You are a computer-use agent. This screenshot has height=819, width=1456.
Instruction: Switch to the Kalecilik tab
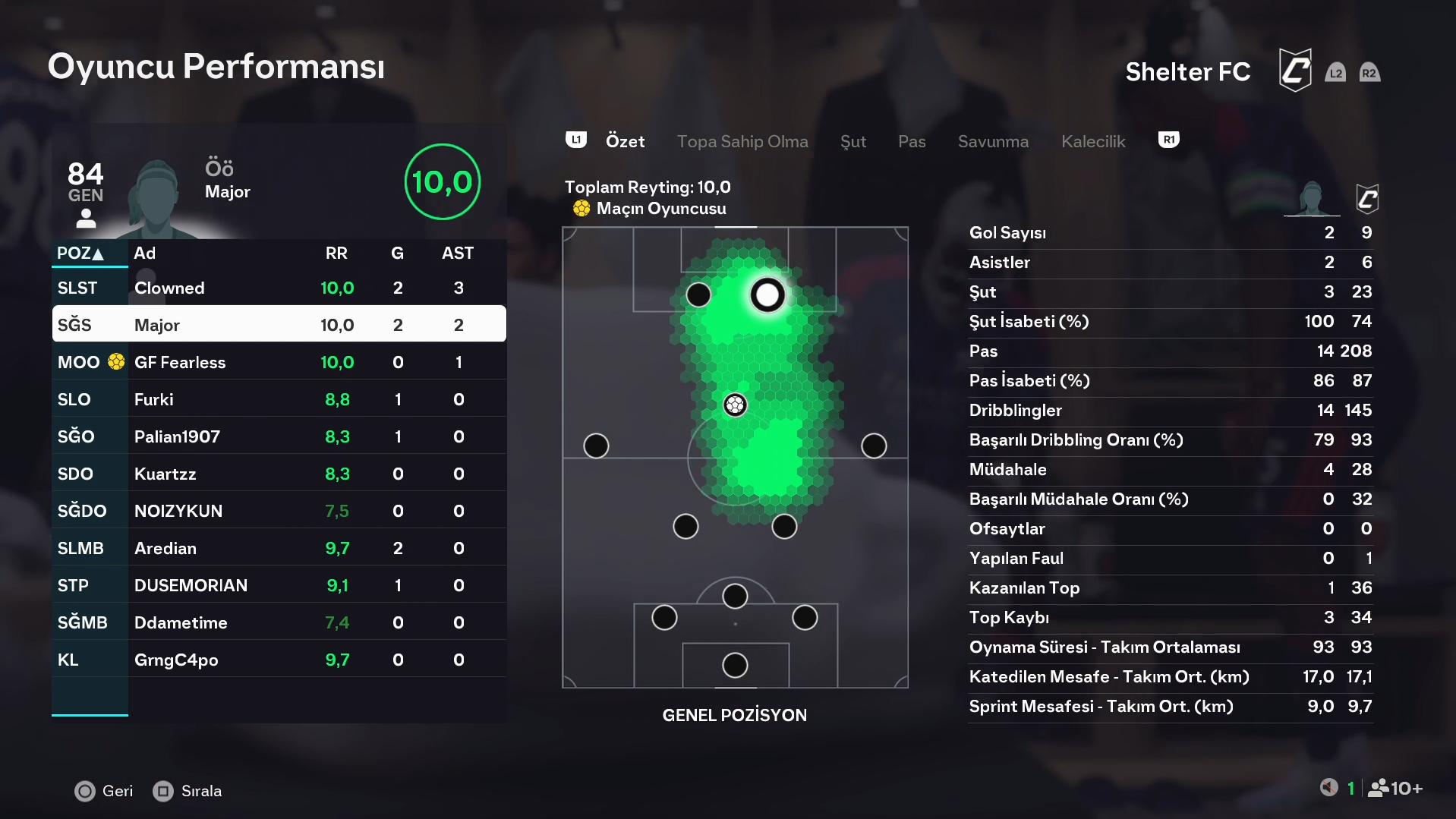1092,141
